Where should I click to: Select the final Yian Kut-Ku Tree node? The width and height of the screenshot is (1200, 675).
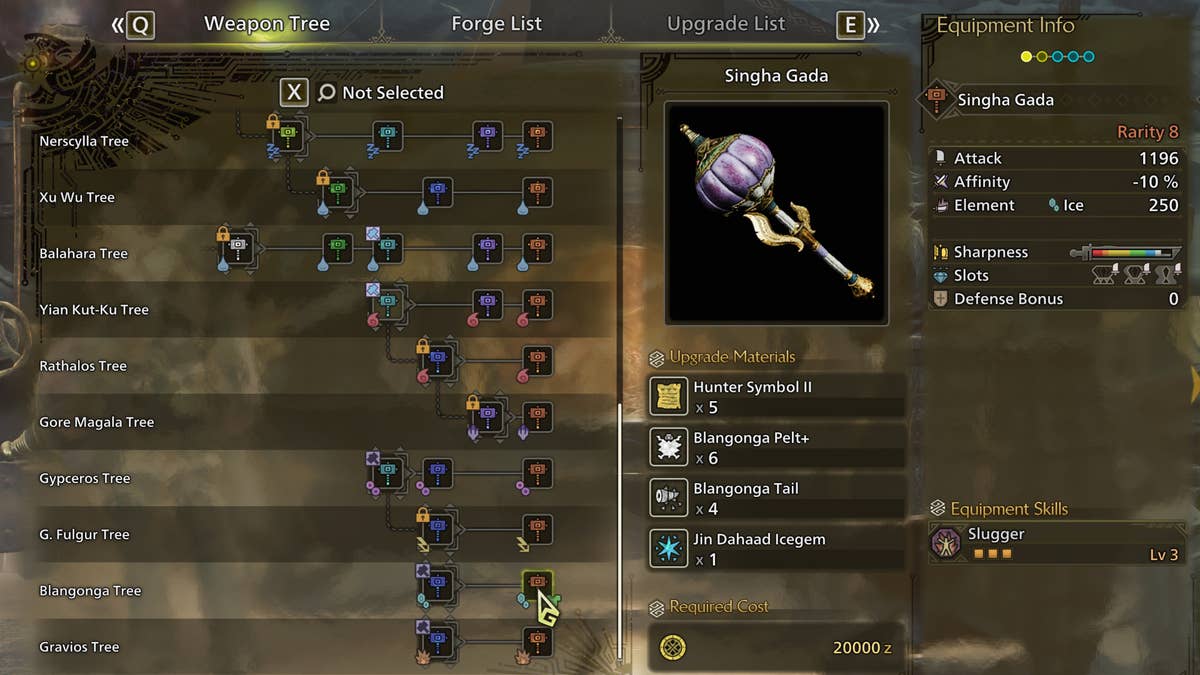537,303
